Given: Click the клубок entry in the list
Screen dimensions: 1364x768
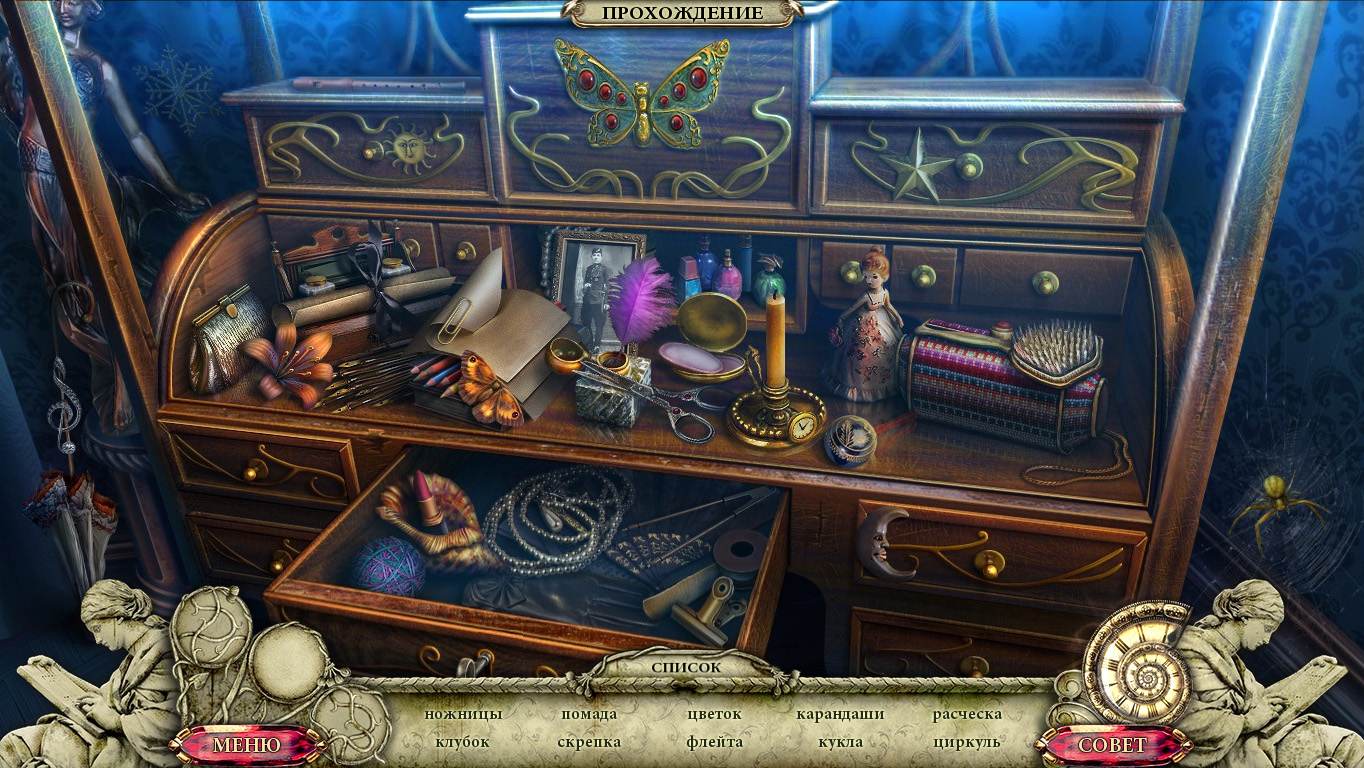Looking at the screenshot, I should click(x=463, y=742).
